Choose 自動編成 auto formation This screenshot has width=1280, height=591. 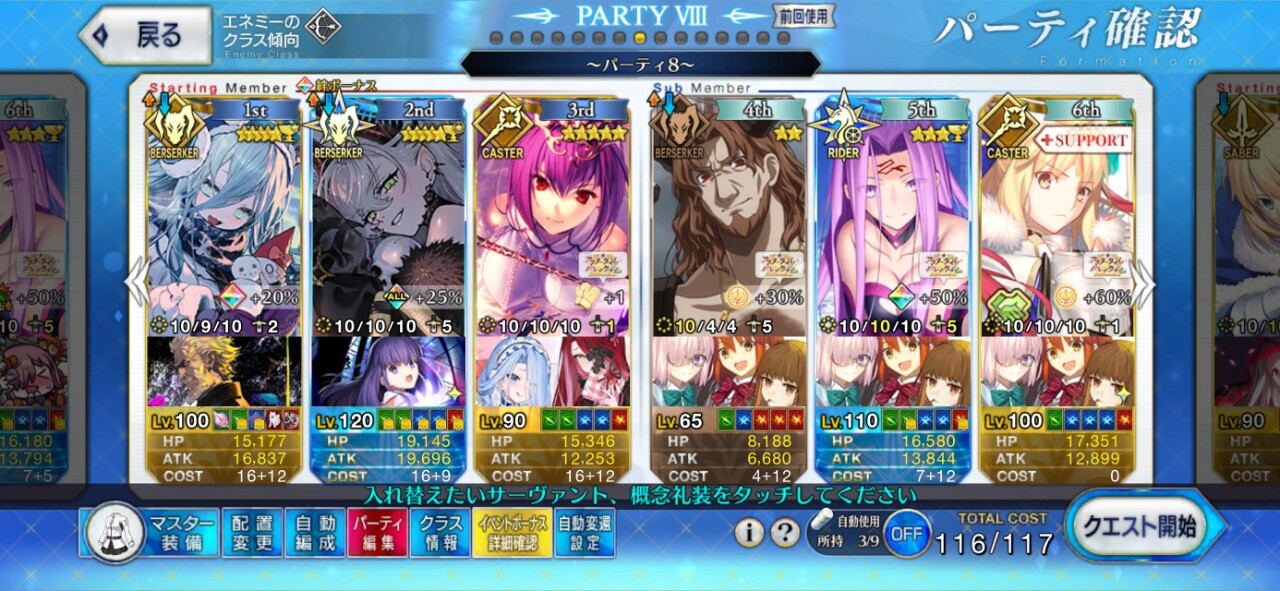pyautogui.click(x=314, y=533)
